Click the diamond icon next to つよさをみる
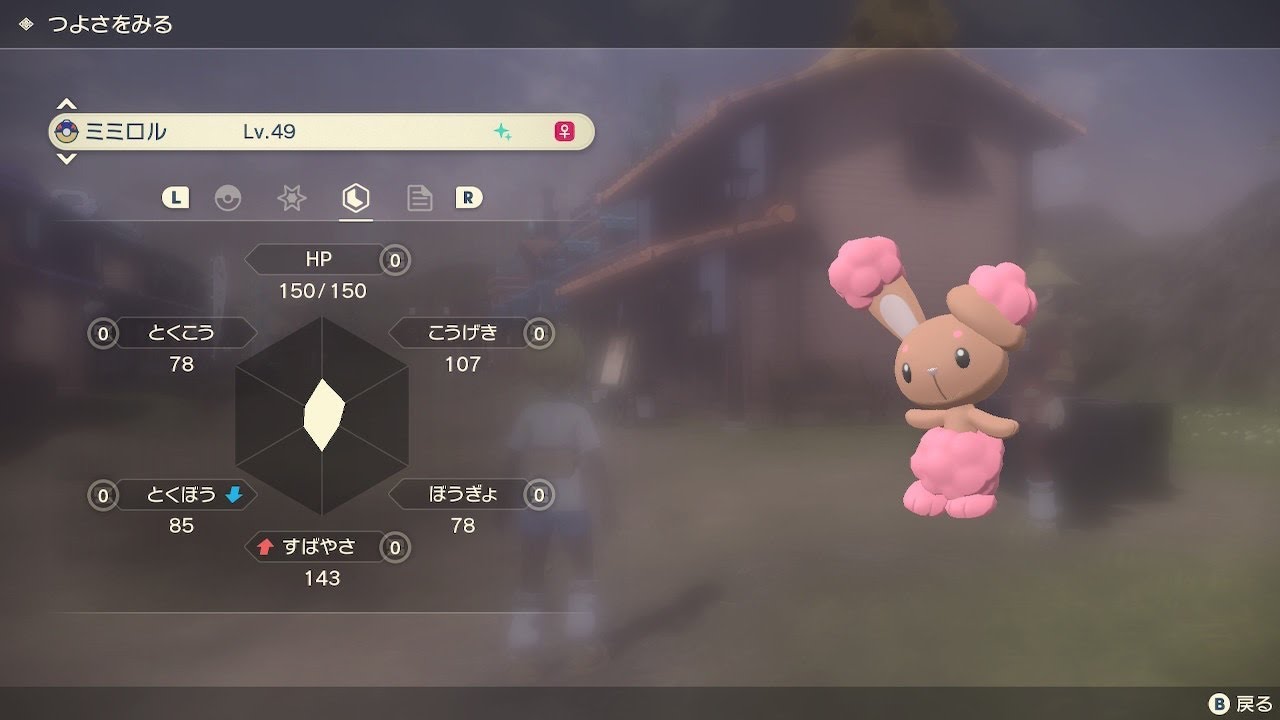The image size is (1280, 720). tap(23, 22)
